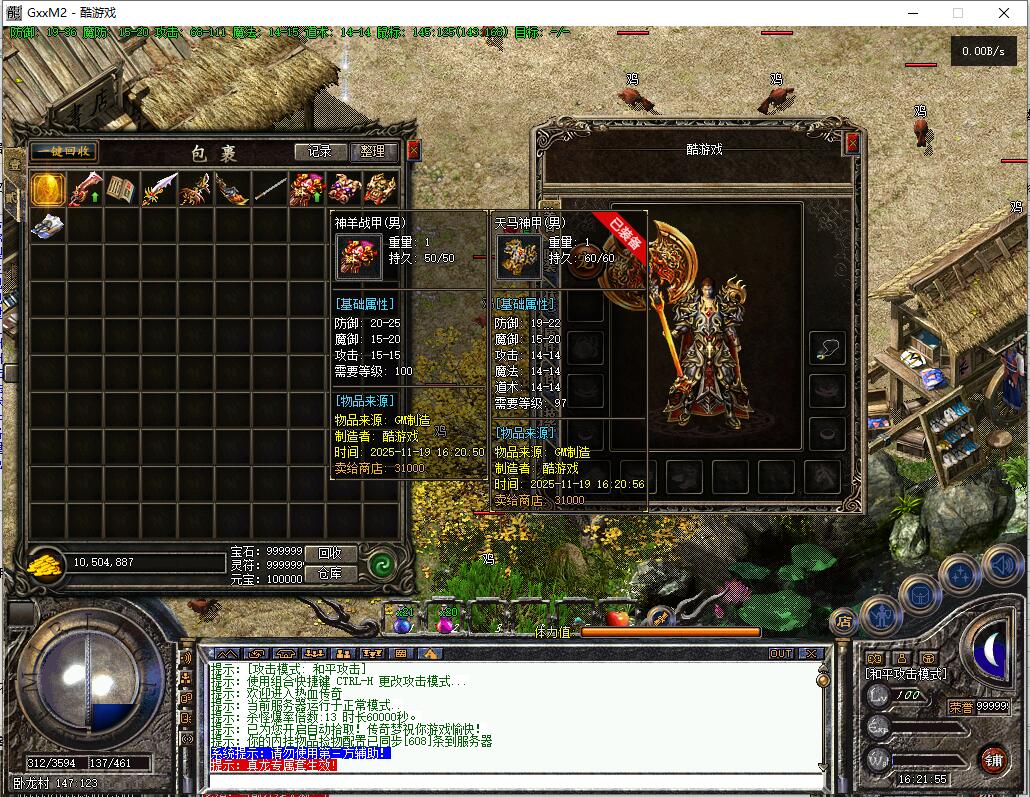Open the 店 shop round button
1030x797 pixels.
[x=843, y=621]
